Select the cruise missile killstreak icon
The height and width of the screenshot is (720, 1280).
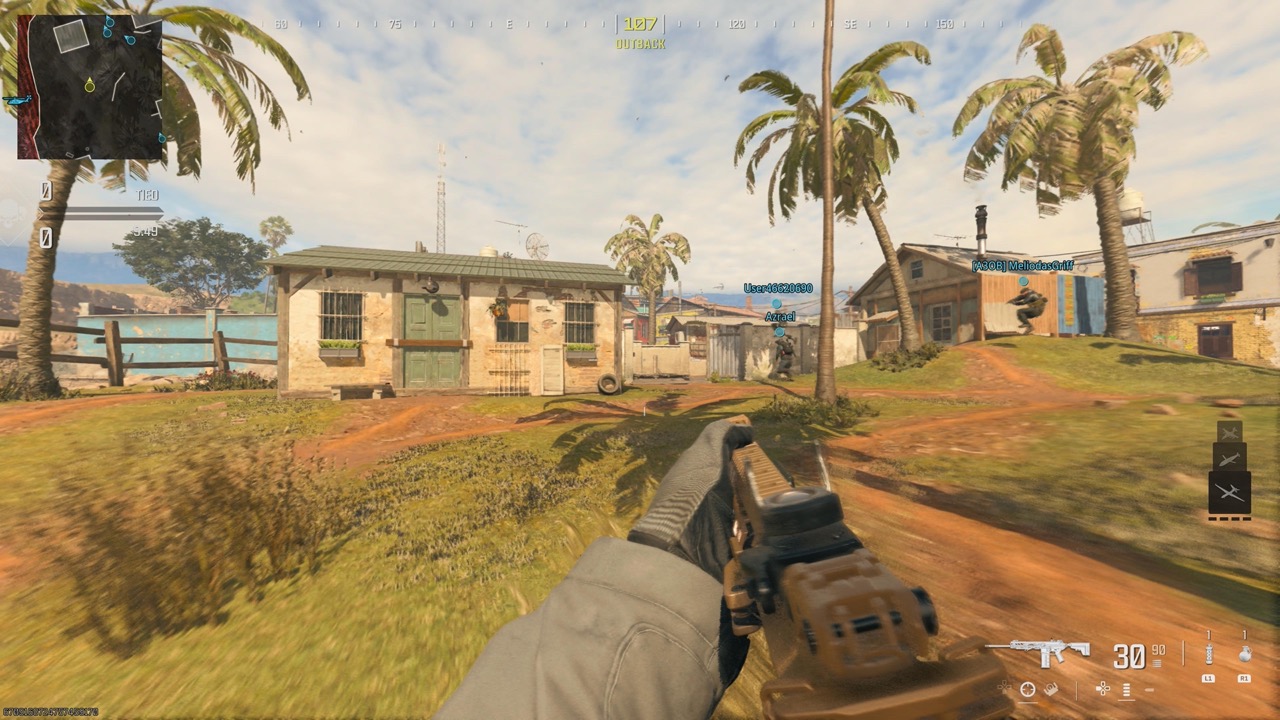tap(1230, 459)
